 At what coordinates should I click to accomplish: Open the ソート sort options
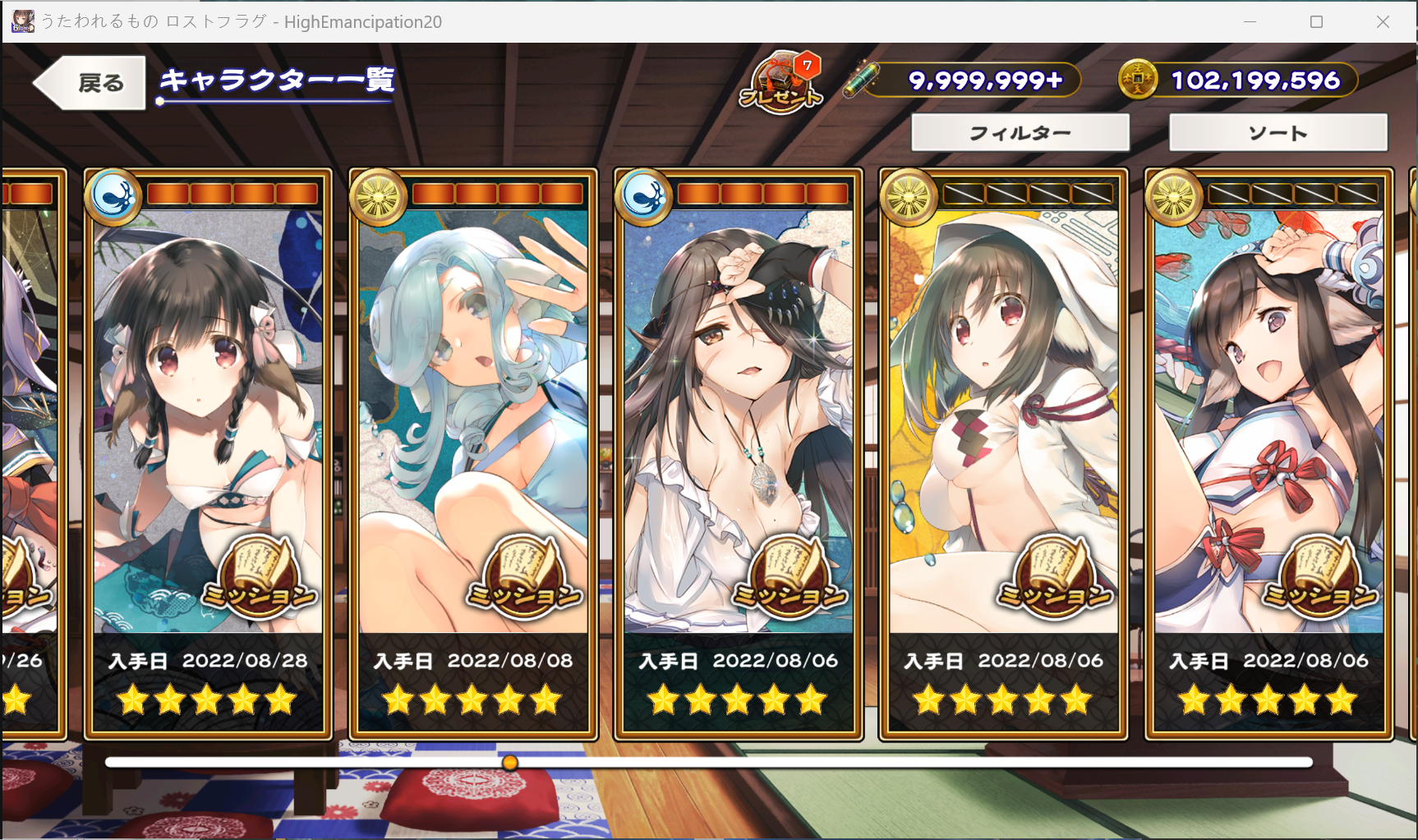(1278, 133)
